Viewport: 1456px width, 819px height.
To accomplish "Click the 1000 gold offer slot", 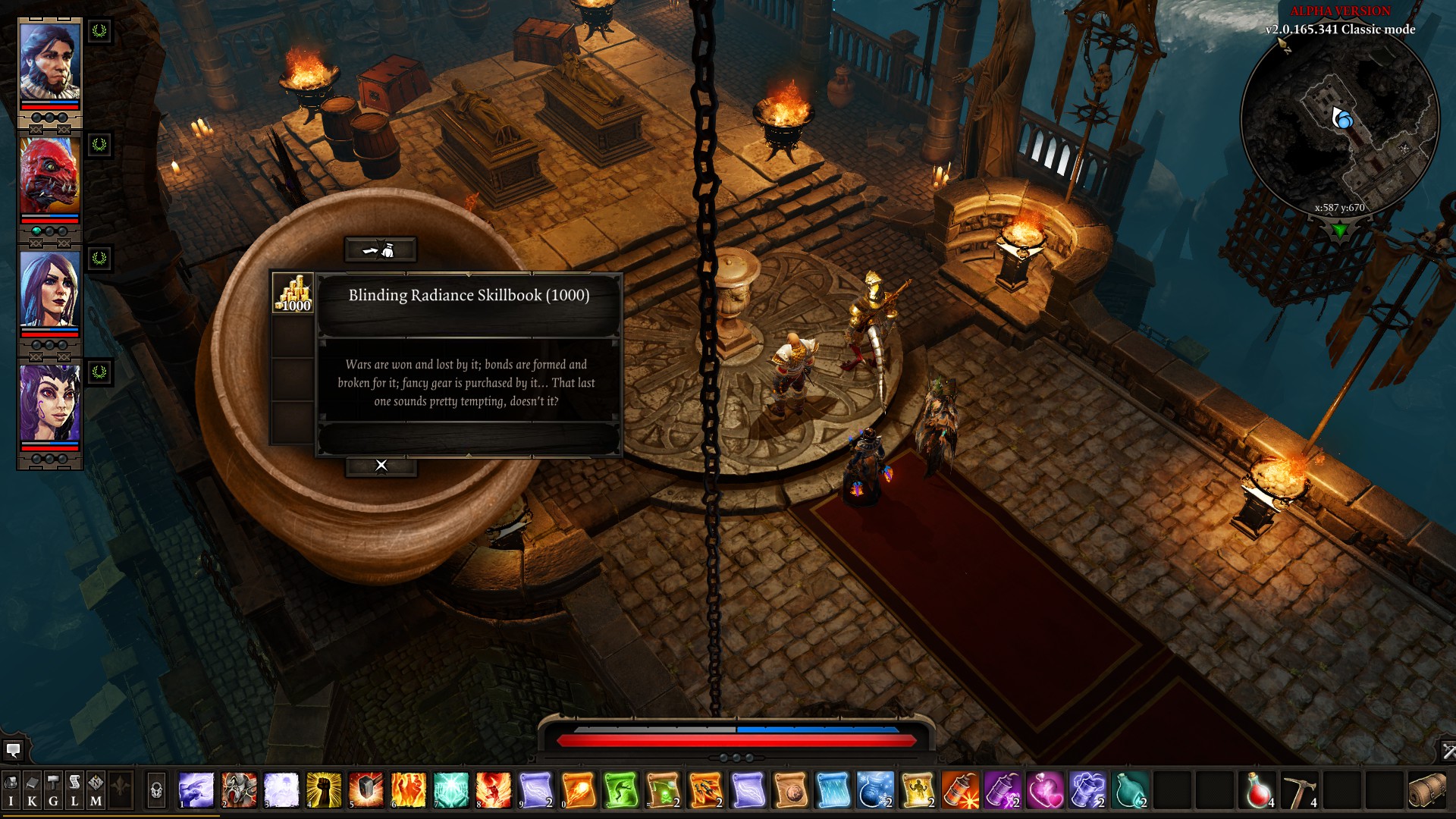I will click(293, 293).
